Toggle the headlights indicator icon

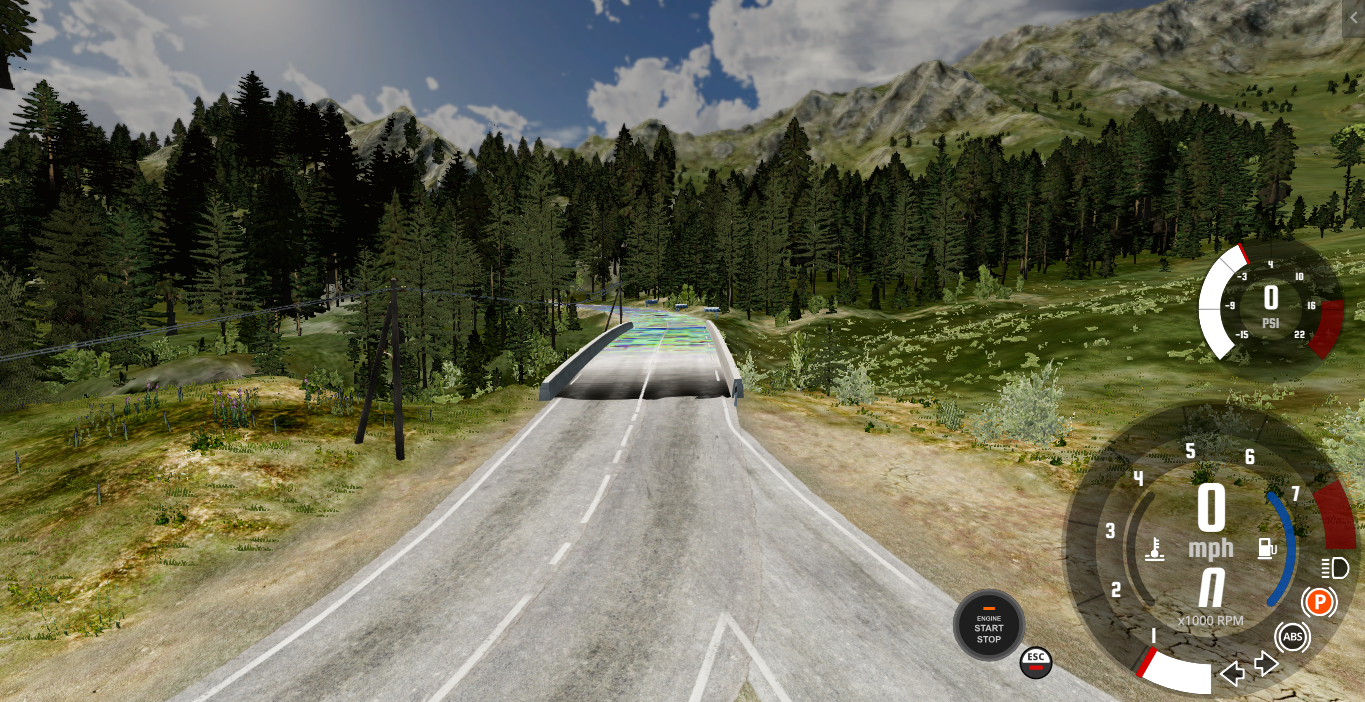[x=1334, y=569]
